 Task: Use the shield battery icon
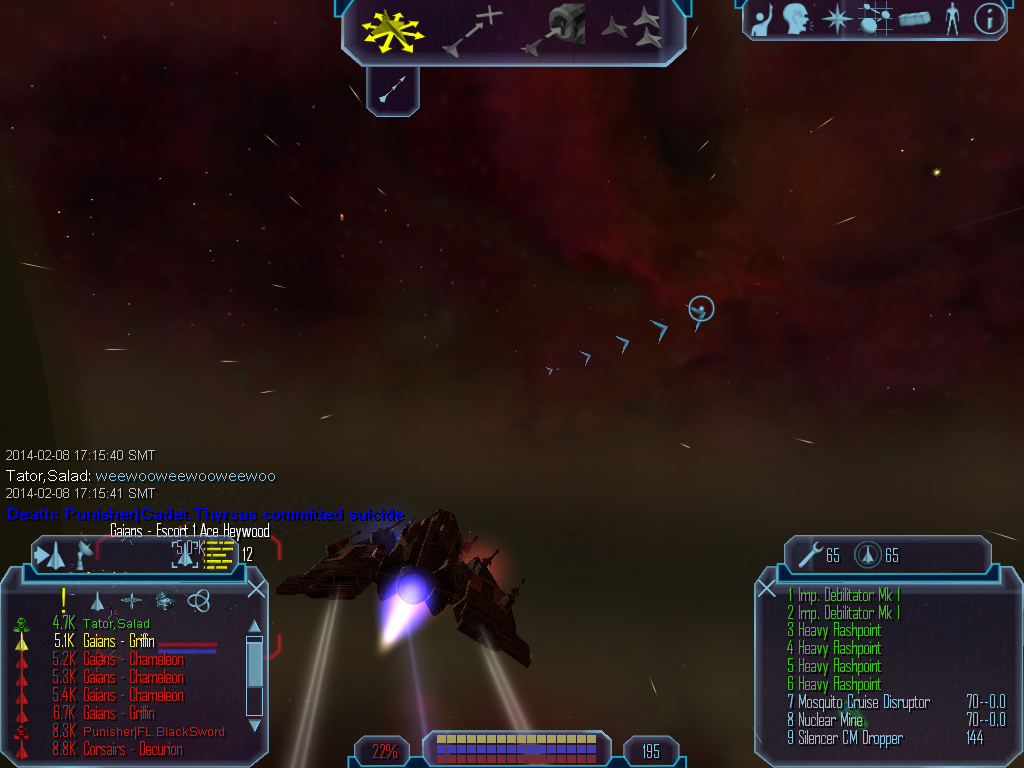[867, 555]
